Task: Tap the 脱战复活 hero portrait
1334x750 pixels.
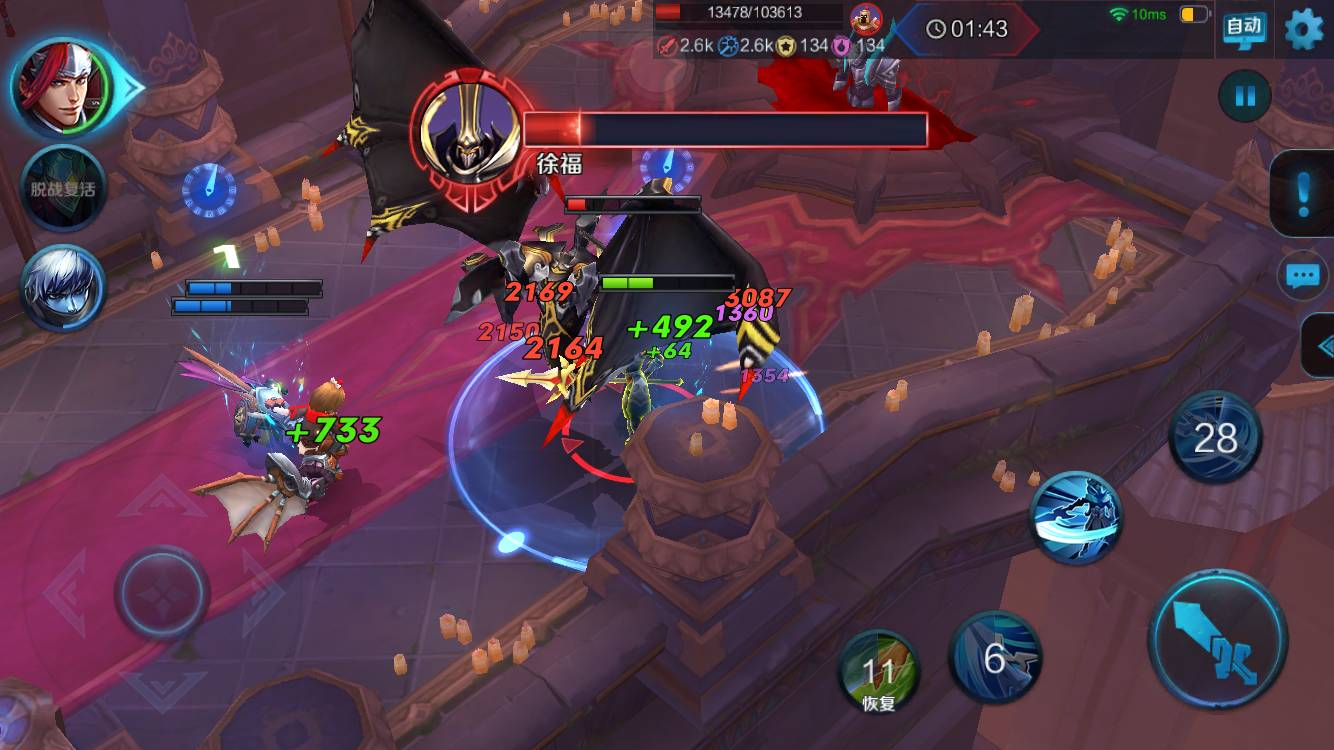Action: coord(63,188)
